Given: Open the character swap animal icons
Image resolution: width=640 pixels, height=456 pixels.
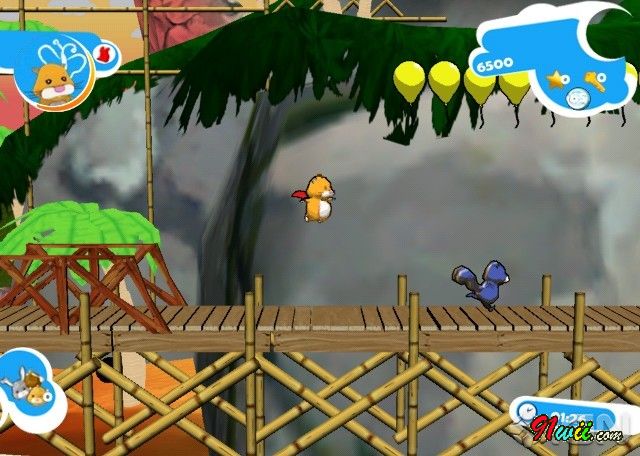Looking at the screenshot, I should [x=29, y=384].
